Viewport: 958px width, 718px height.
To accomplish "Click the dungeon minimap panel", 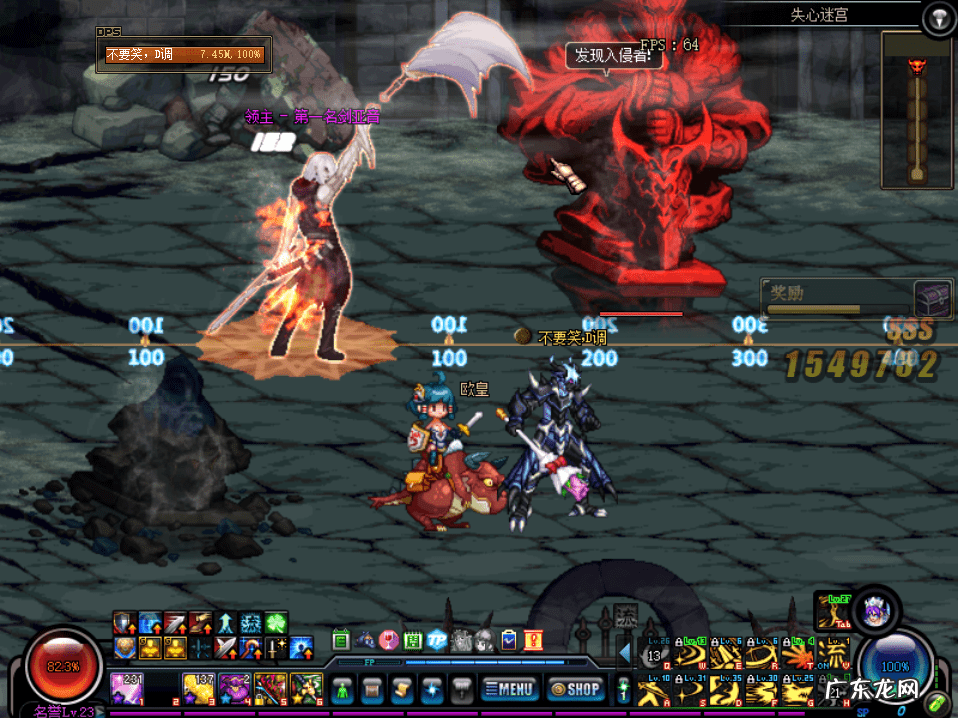I will (915, 110).
